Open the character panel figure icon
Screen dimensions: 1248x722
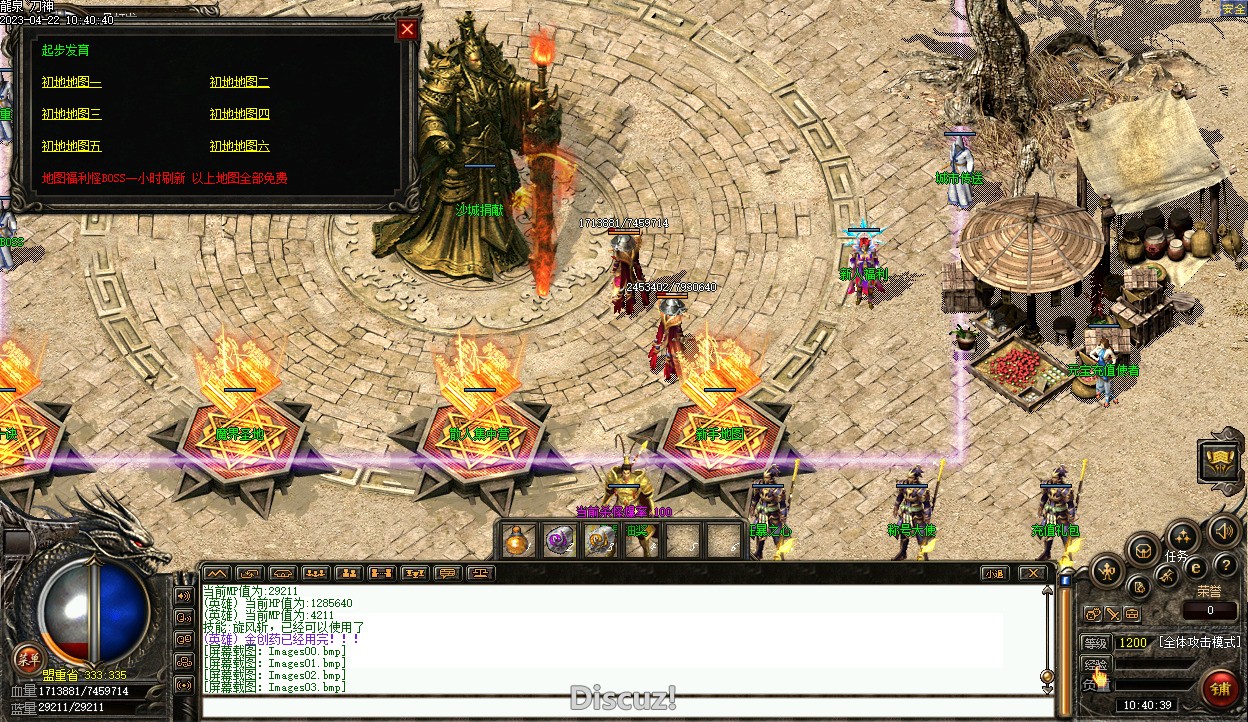pyautogui.click(x=1106, y=572)
